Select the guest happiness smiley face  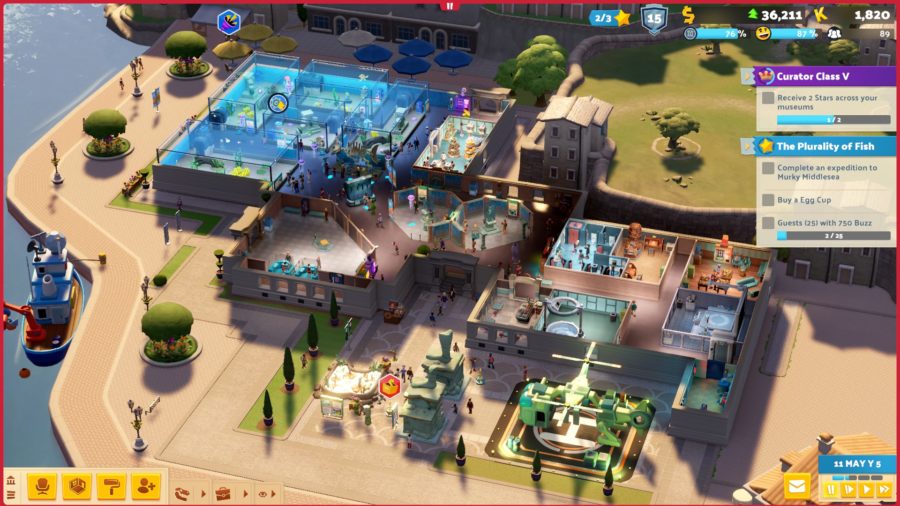763,33
